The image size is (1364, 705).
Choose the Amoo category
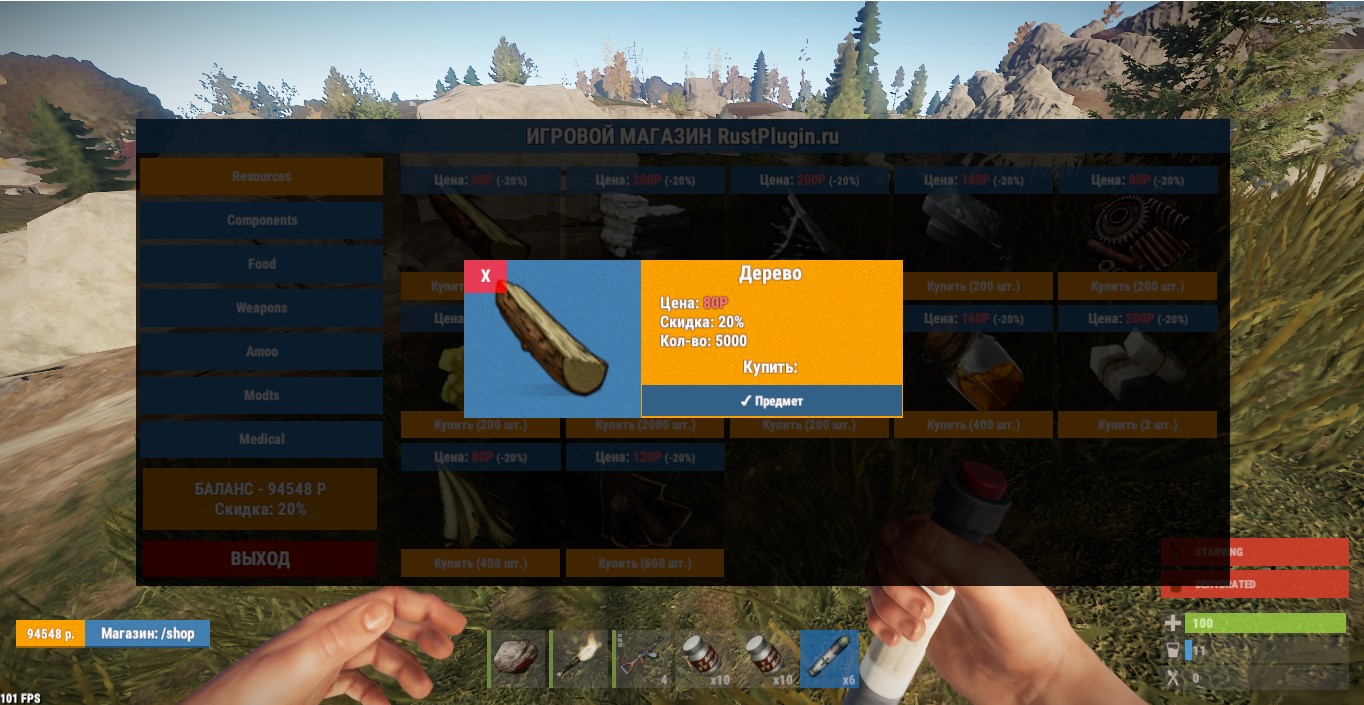tap(261, 352)
